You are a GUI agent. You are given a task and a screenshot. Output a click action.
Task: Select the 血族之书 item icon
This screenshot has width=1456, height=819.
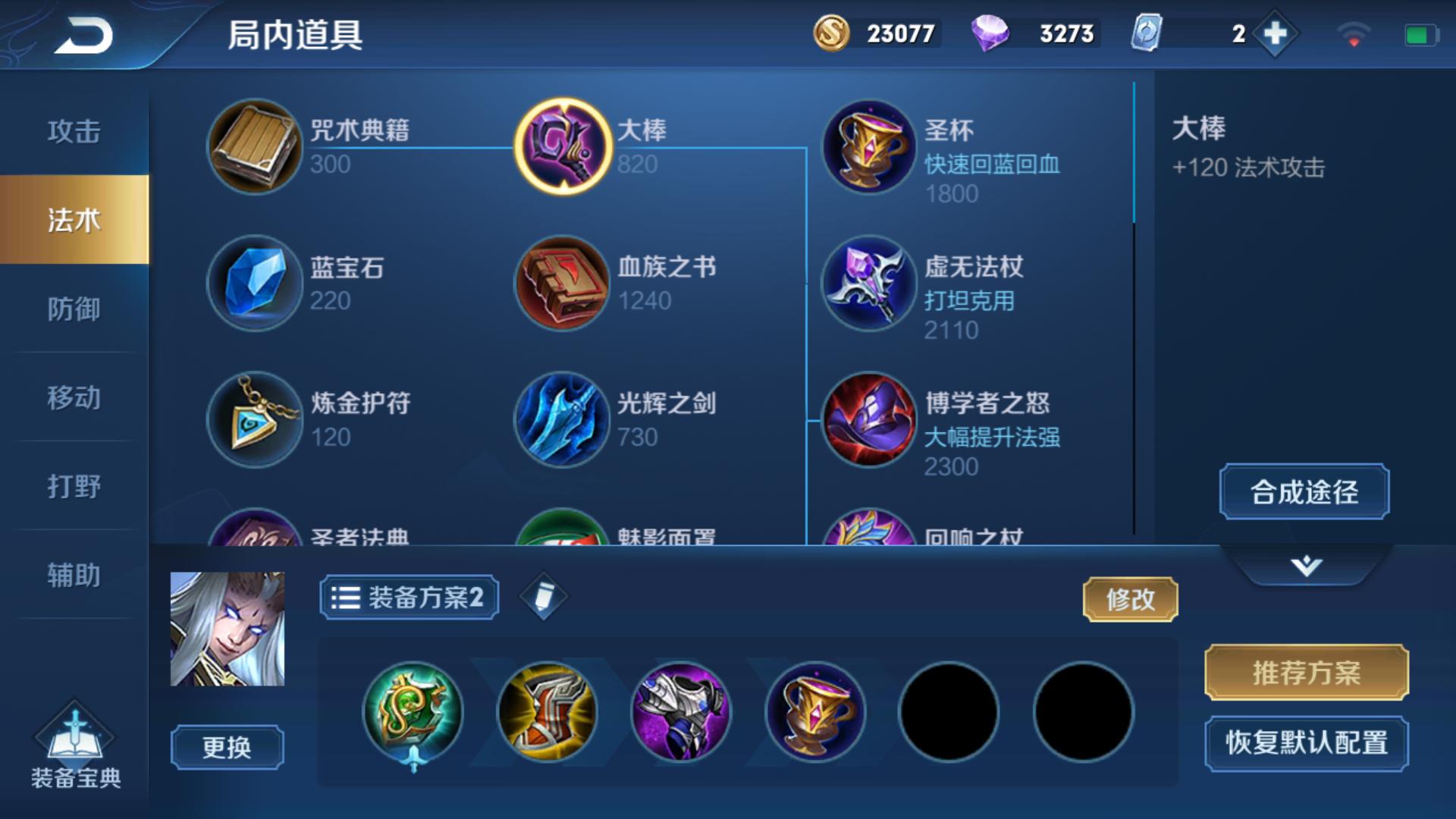pyautogui.click(x=561, y=283)
